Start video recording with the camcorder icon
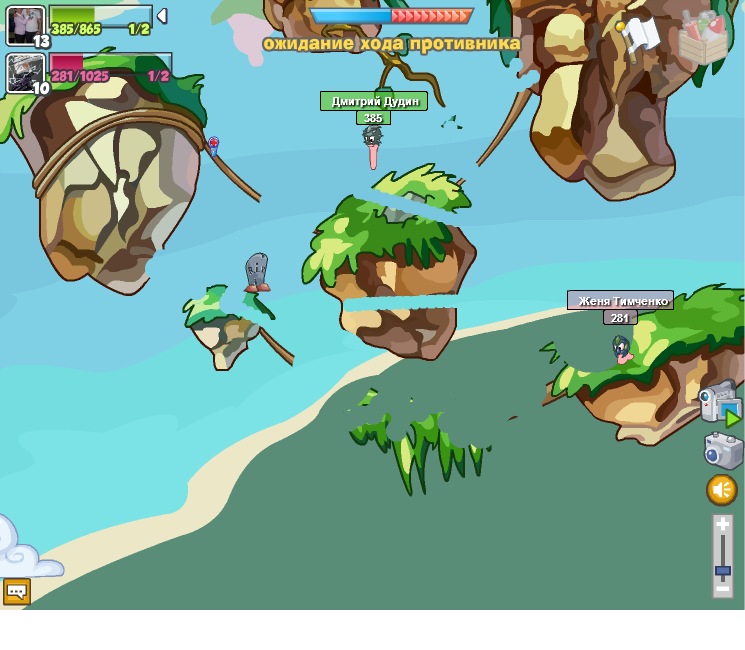 (x=719, y=403)
